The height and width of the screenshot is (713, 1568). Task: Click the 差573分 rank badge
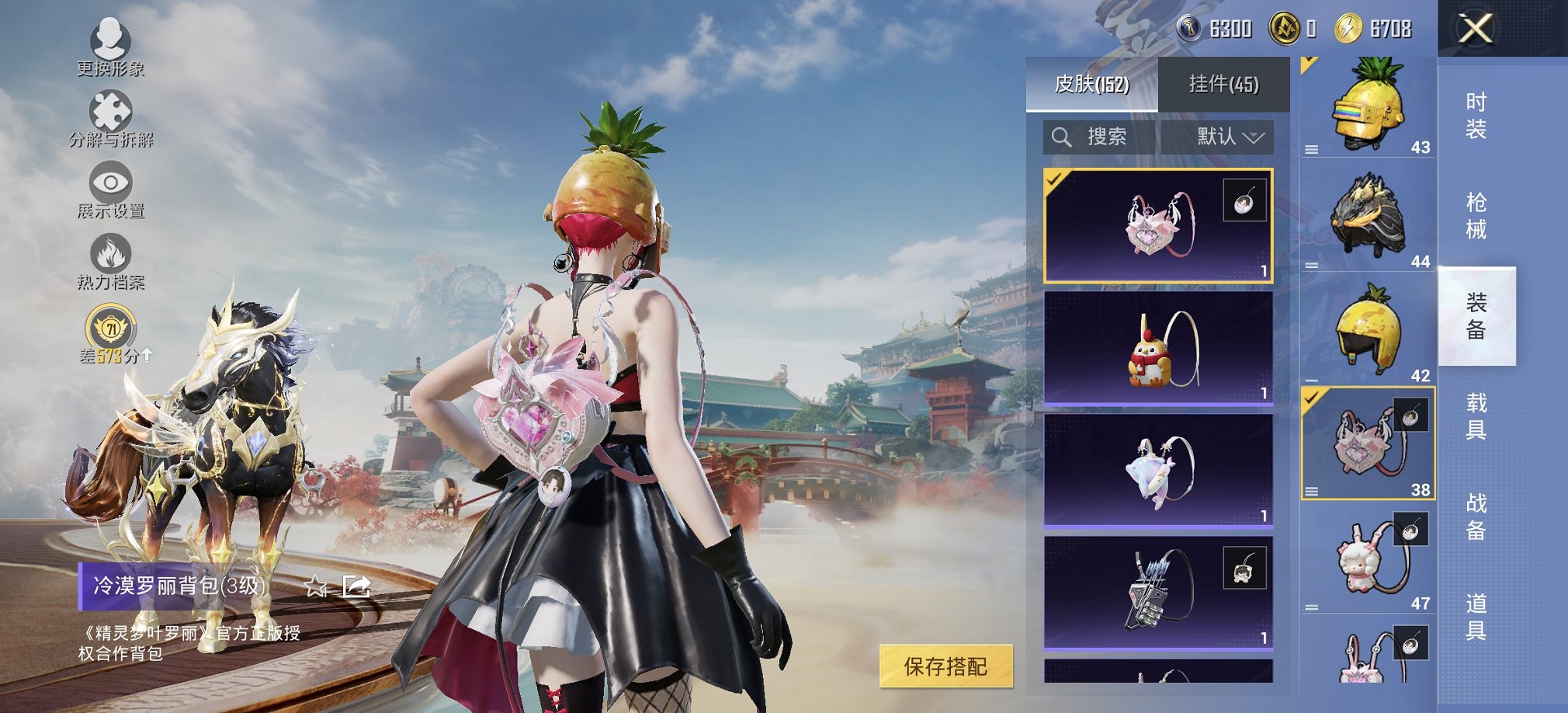(113, 334)
